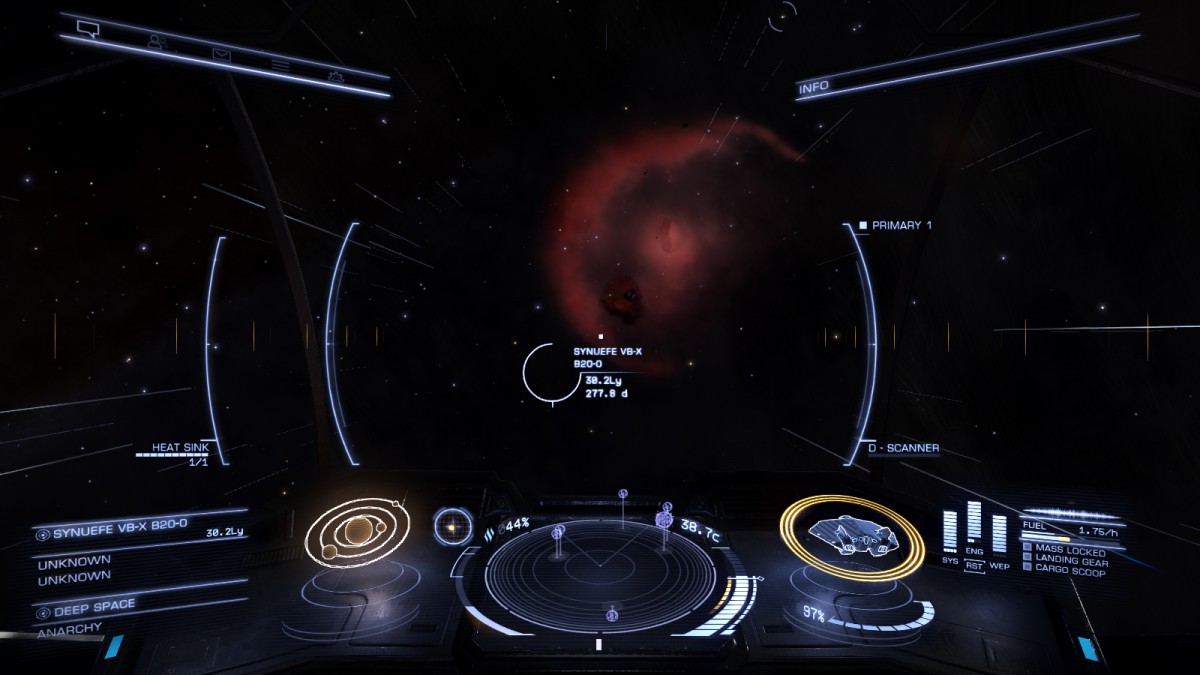Click the star compass navigation indicator
The height and width of the screenshot is (675, 1200).
(x=453, y=526)
